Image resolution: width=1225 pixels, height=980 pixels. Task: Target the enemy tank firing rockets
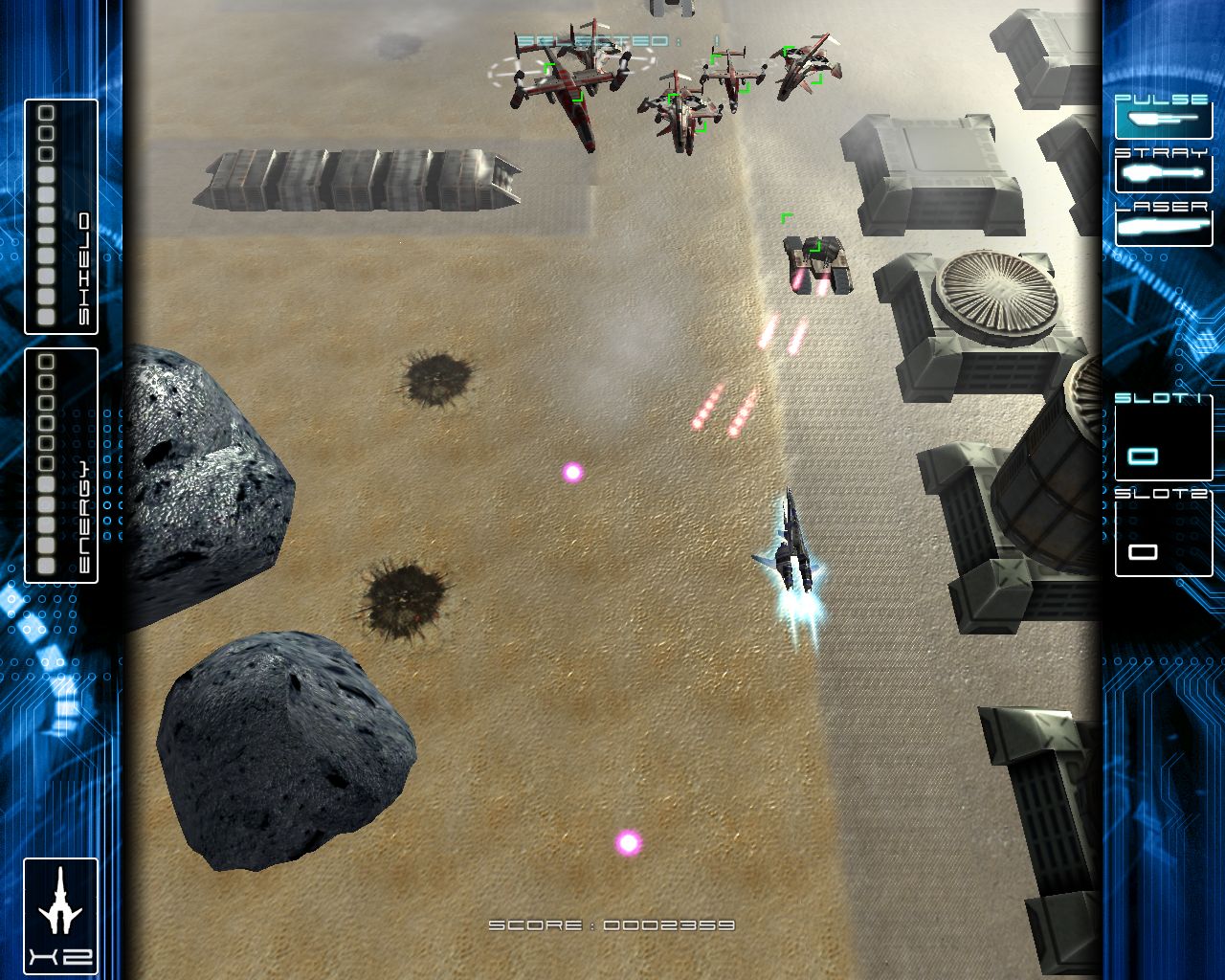pos(816,258)
